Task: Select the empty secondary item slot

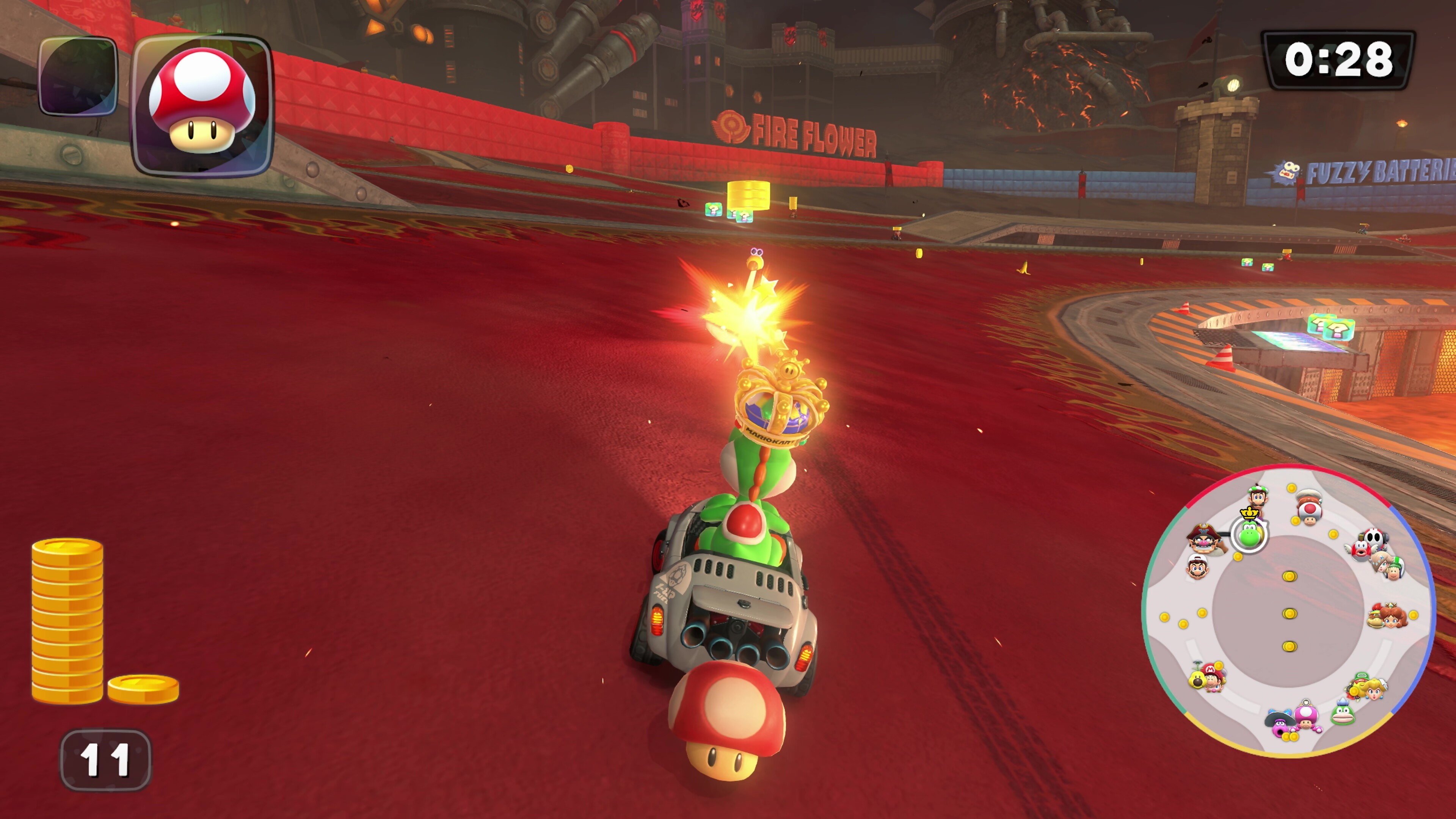Action: (x=77, y=76)
